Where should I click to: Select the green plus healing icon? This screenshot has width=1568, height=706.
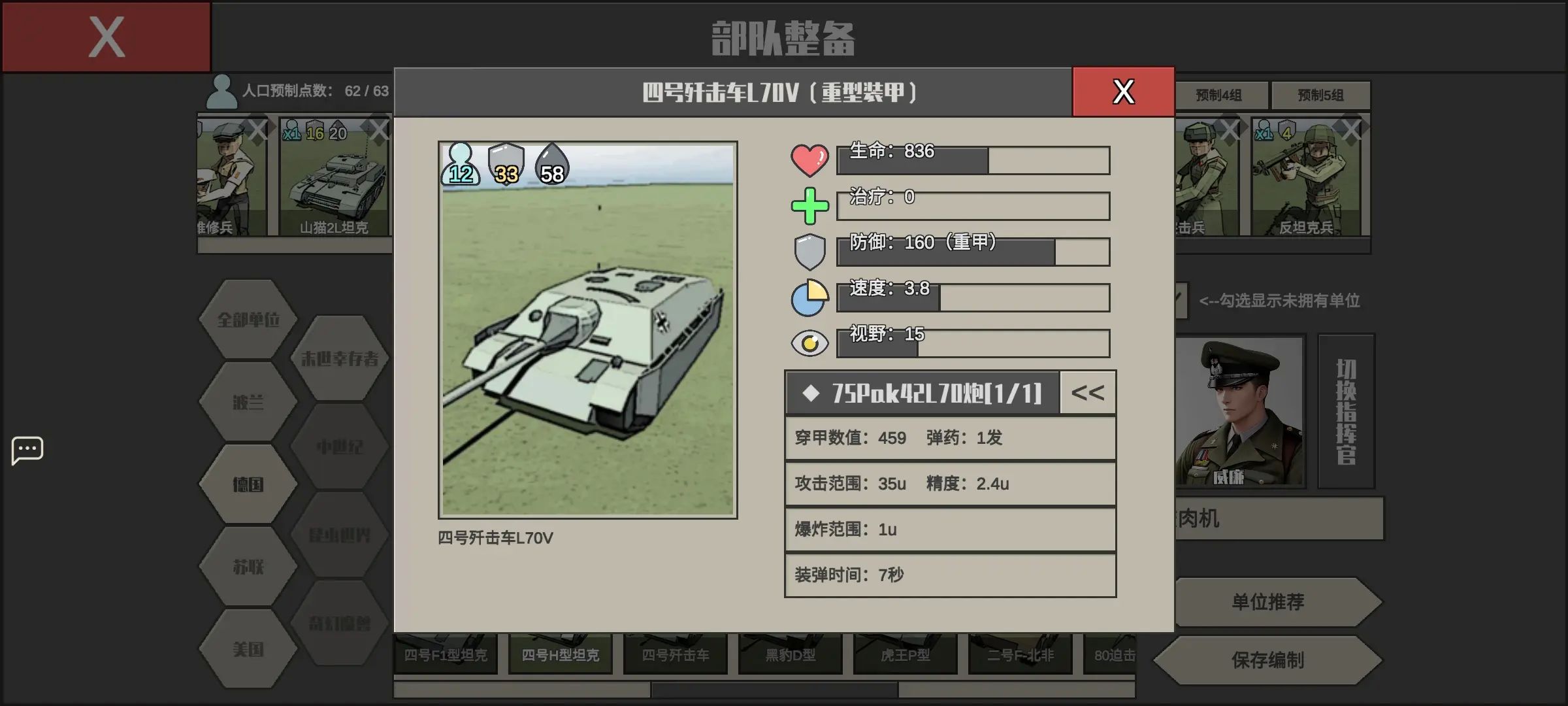coord(810,204)
